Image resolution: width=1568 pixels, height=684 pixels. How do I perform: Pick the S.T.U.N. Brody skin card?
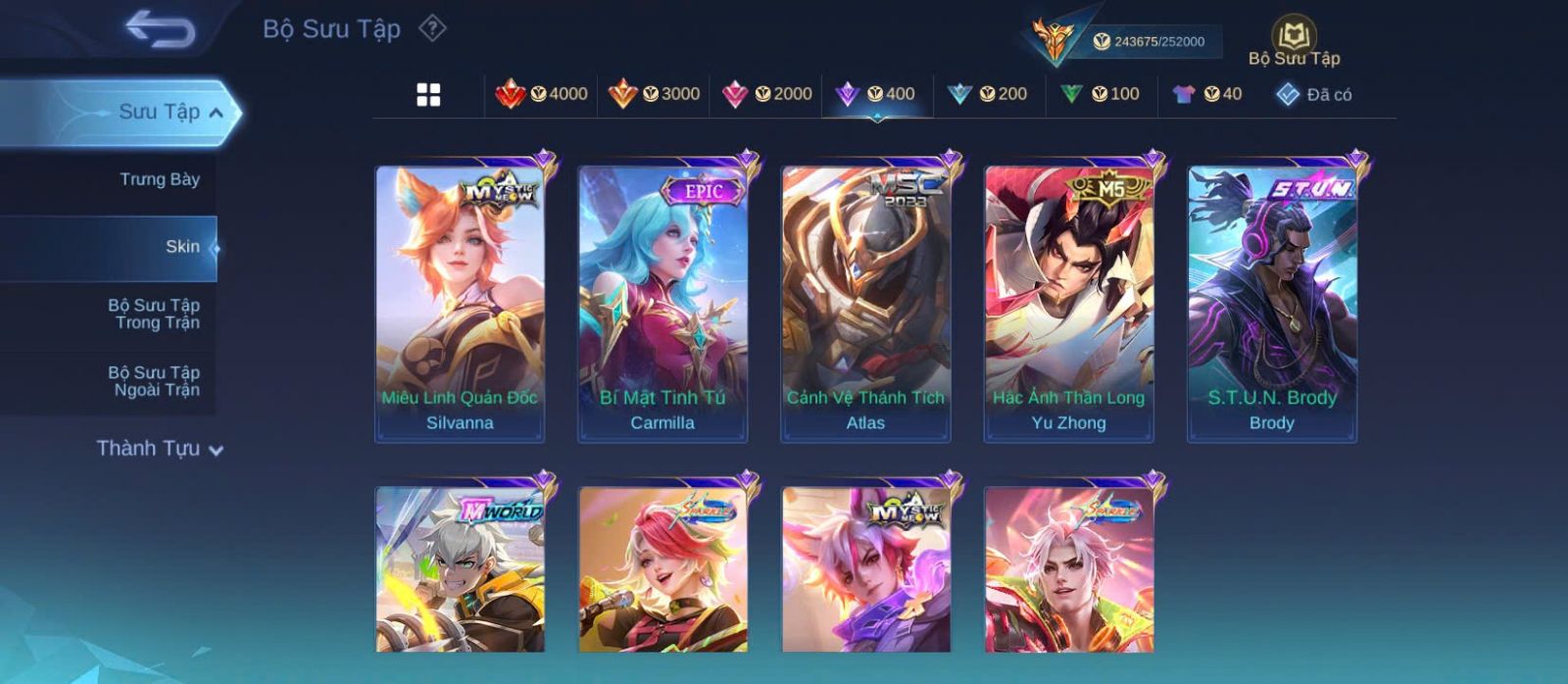[1272, 304]
